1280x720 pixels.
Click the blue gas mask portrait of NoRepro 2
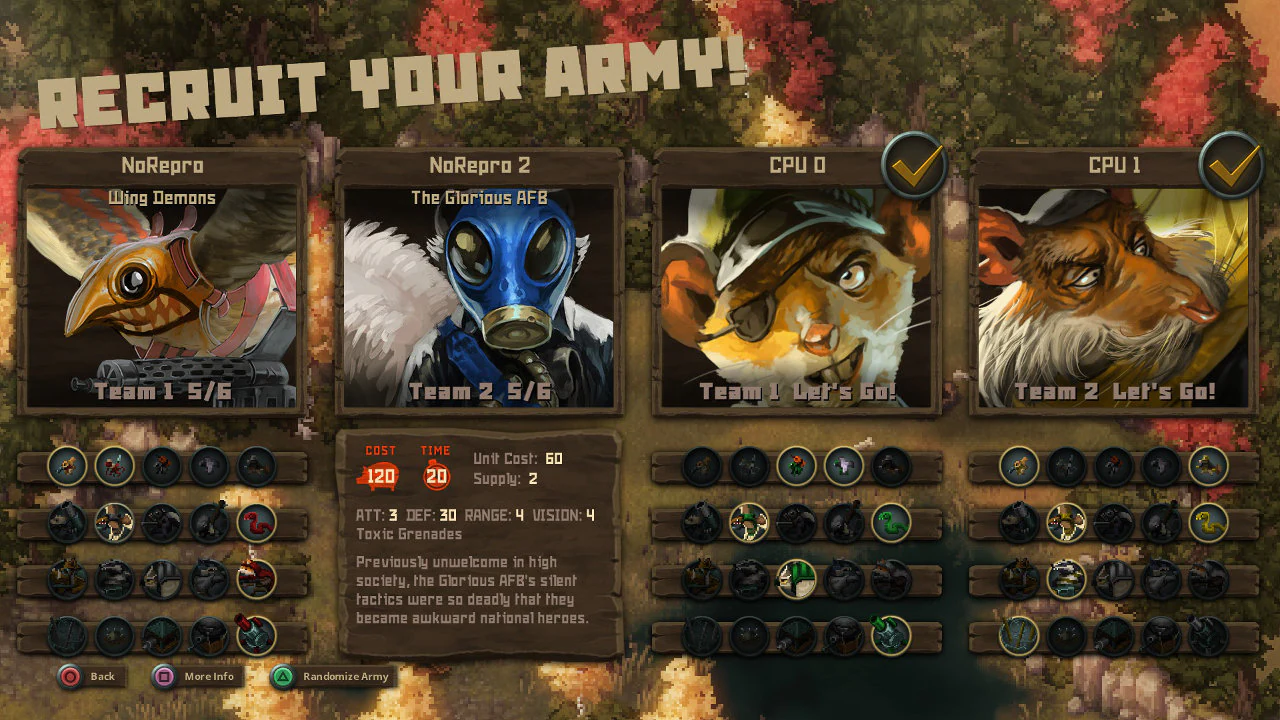(487, 290)
